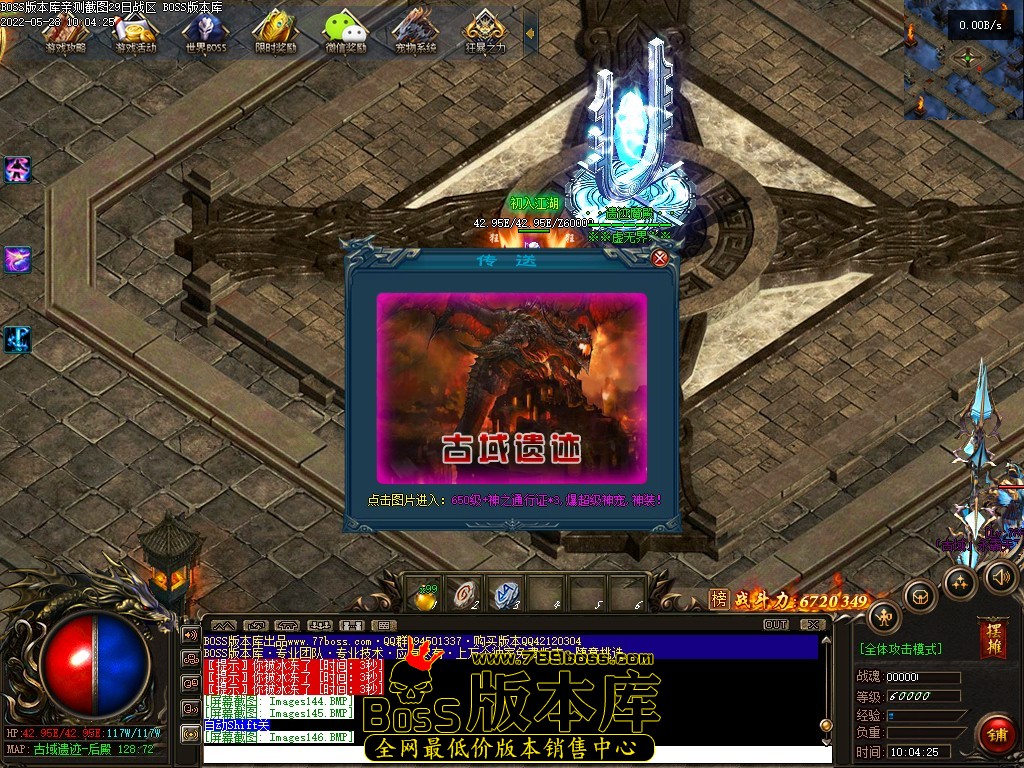Open the 宠物系统 pet system
The height and width of the screenshot is (768, 1024).
(x=415, y=32)
